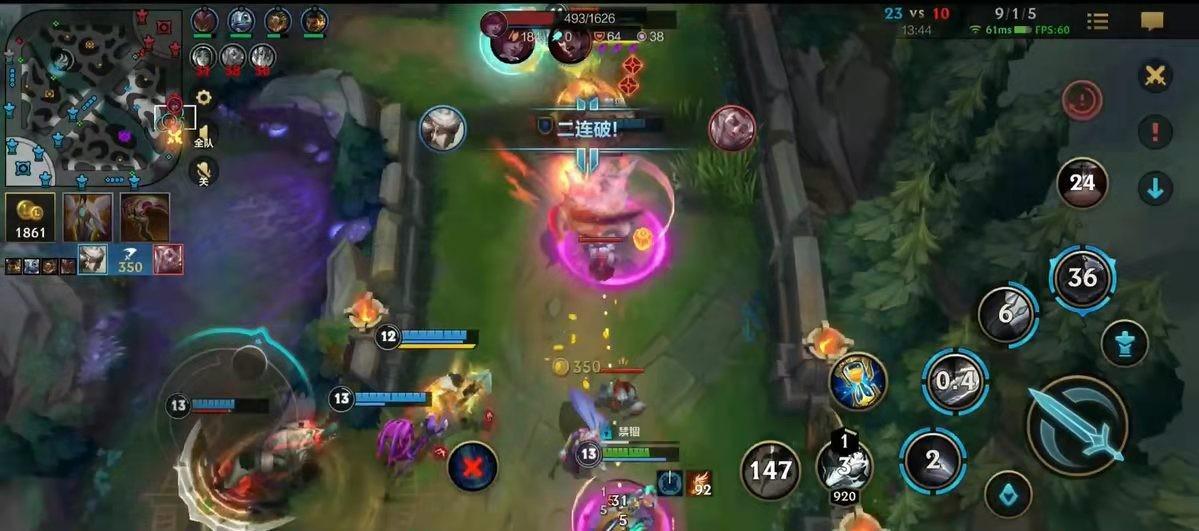Buy the winged recommended item beside the gold
Image resolution: width=1199 pixels, height=531 pixels.
(88, 217)
